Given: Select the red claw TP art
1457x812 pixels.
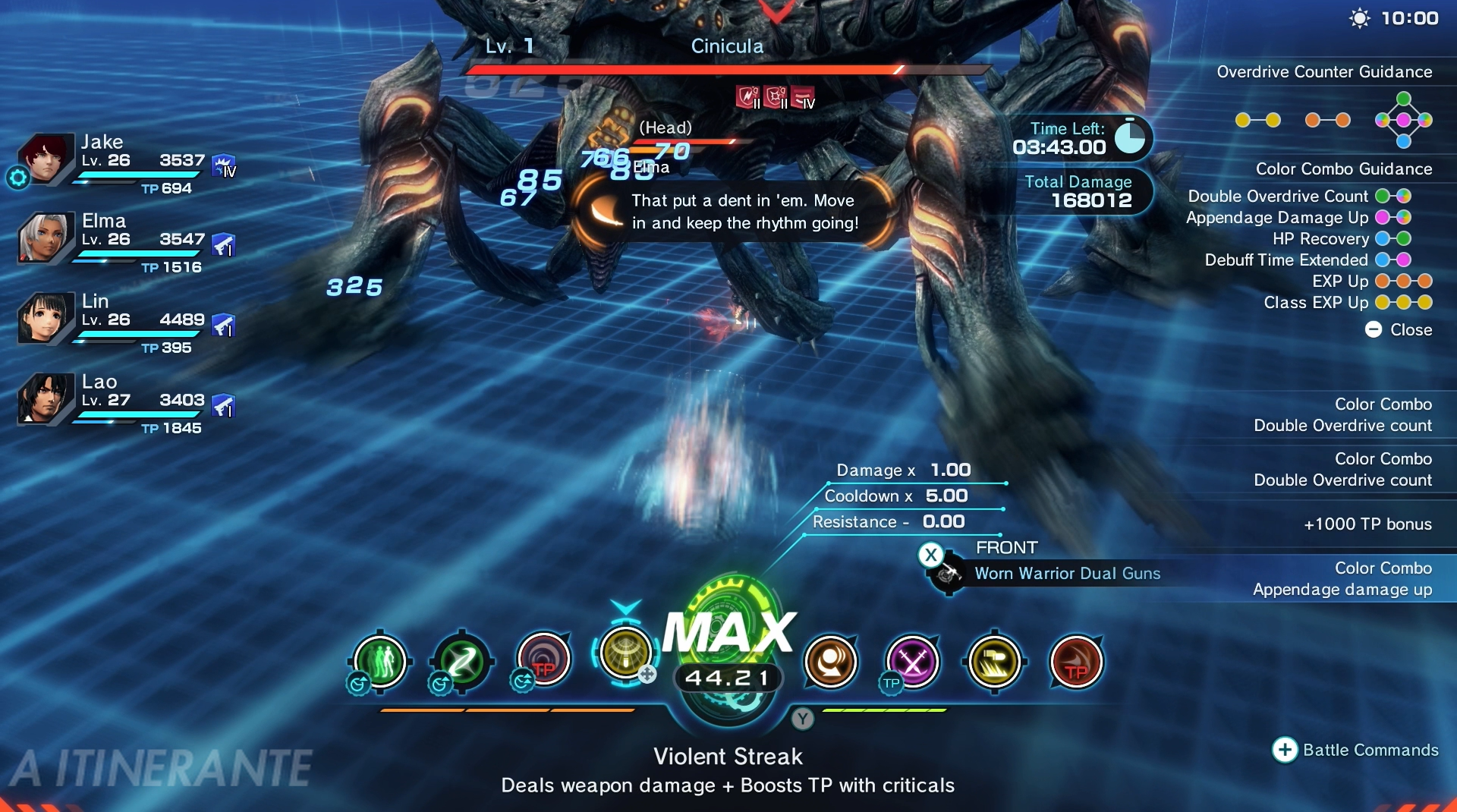Looking at the screenshot, I should [x=1076, y=661].
